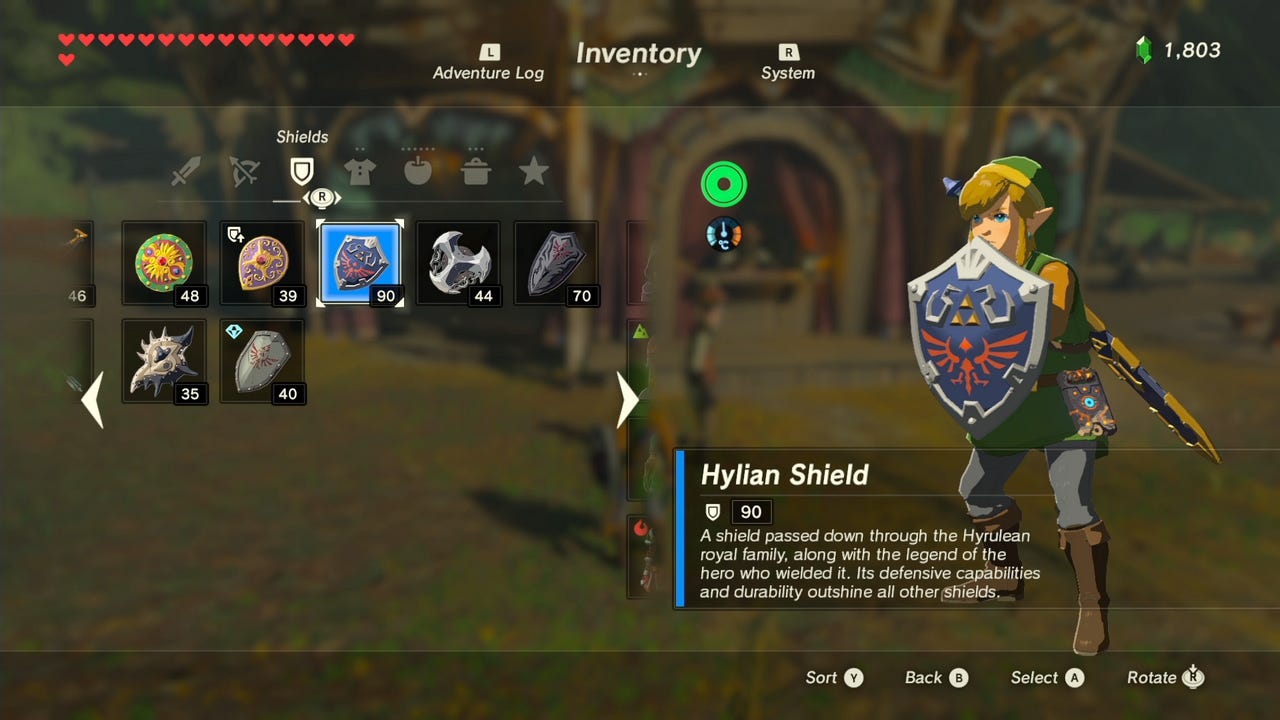Open the bows and arrows category
Viewport: 1280px width, 720px height.
click(x=245, y=170)
